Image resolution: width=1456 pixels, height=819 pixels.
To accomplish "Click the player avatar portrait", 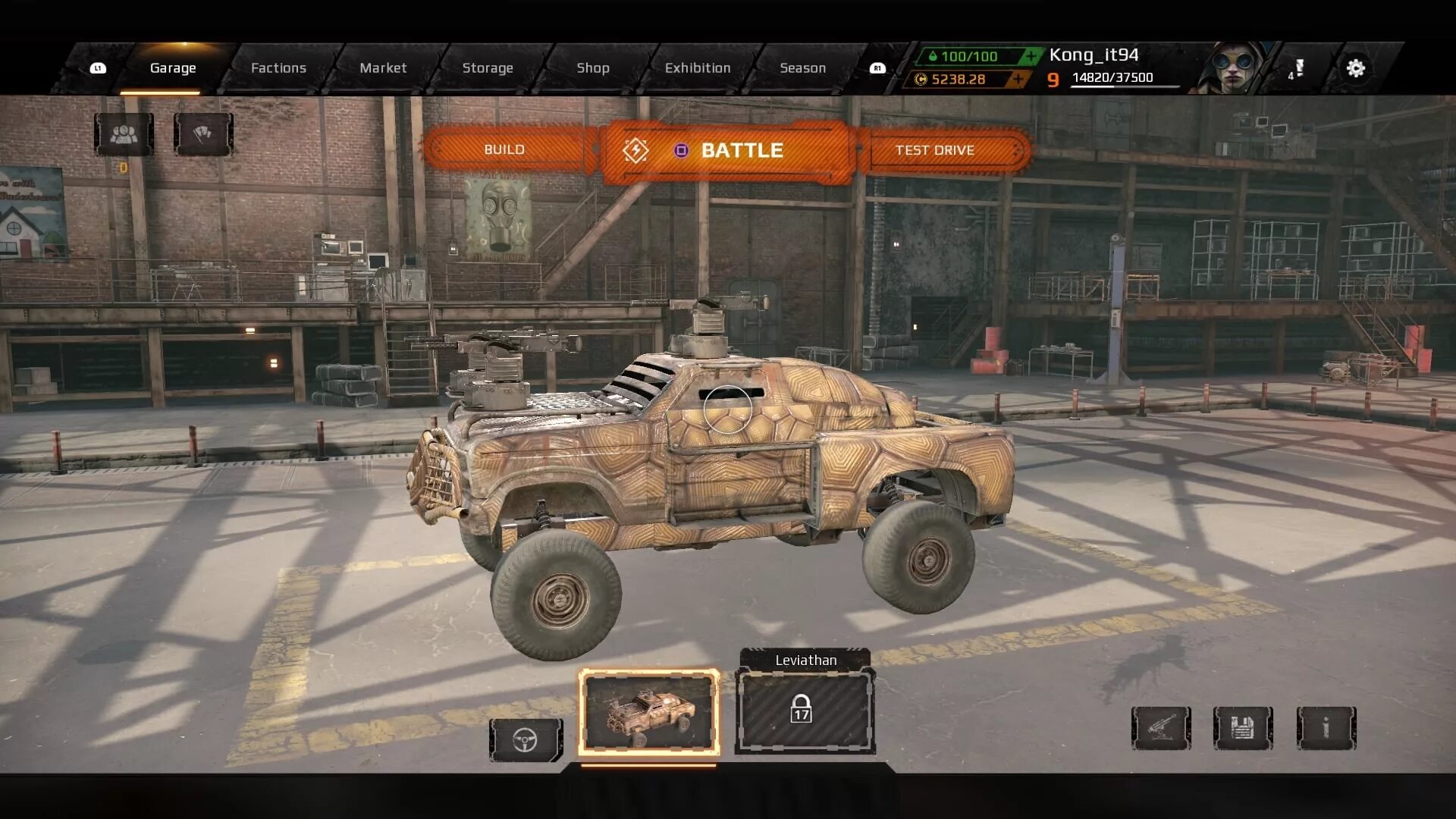I will point(1233,68).
